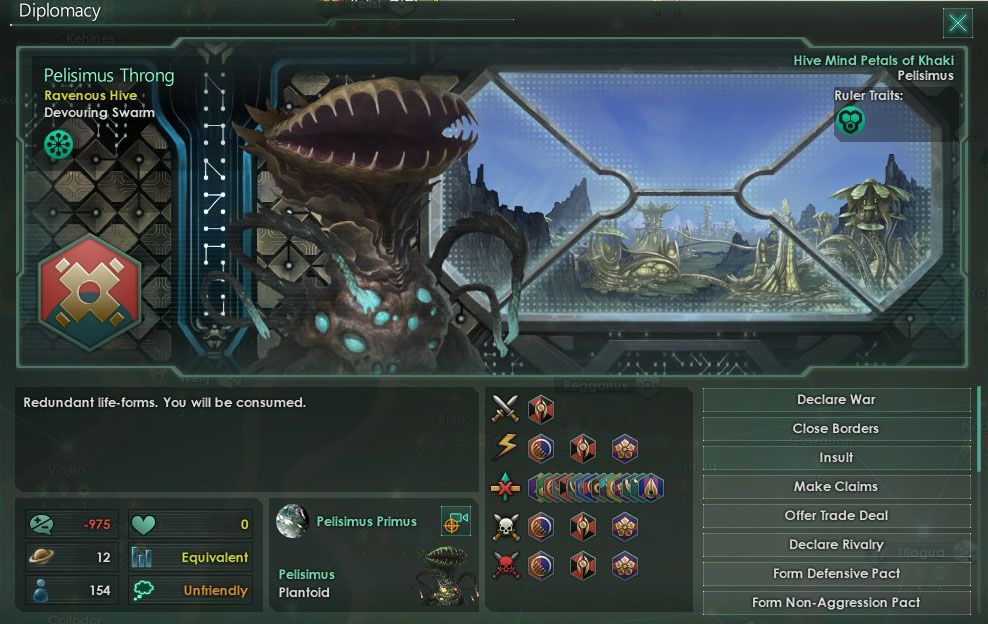Open Make Claims
Image resolution: width=988 pixels, height=624 pixels.
(x=836, y=487)
